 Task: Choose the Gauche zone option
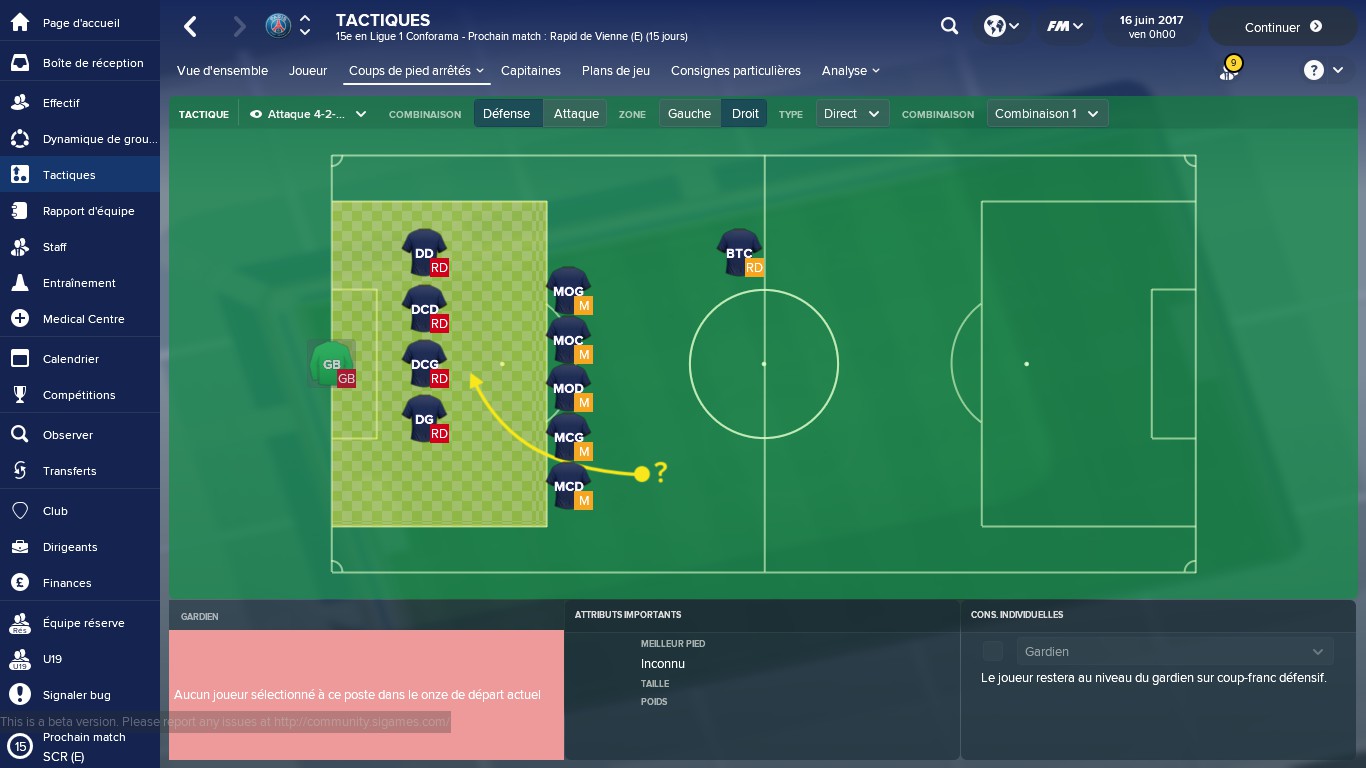pos(689,114)
